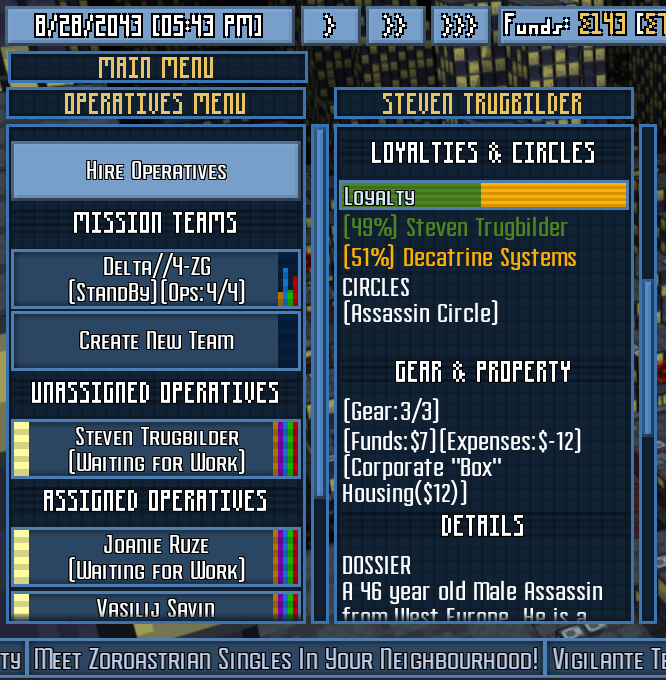The width and height of the screenshot is (666, 680).
Task: Open the Main Menu
Action: pyautogui.click(x=157, y=68)
